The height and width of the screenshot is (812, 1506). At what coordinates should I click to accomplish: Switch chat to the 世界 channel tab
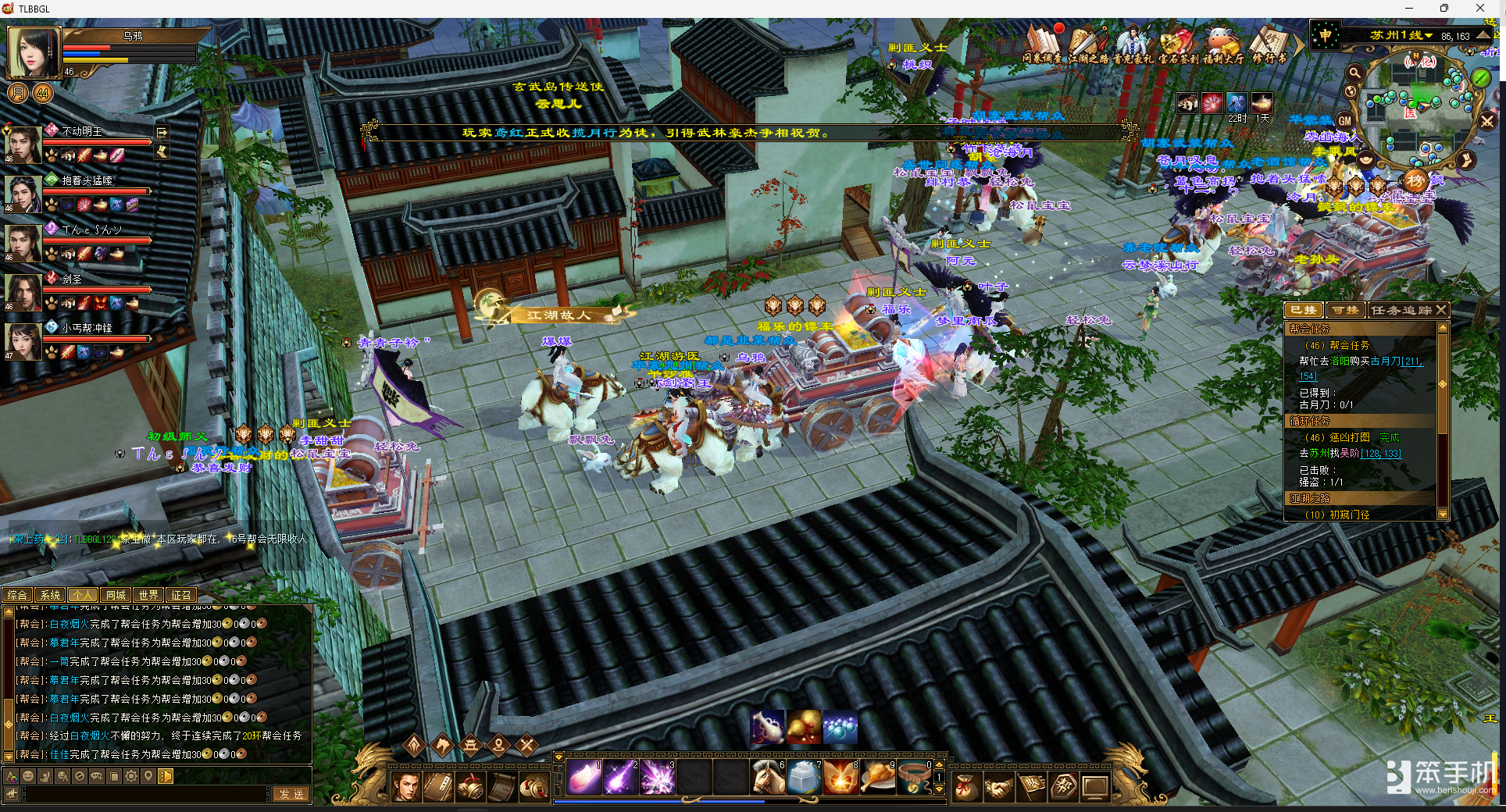tap(148, 595)
